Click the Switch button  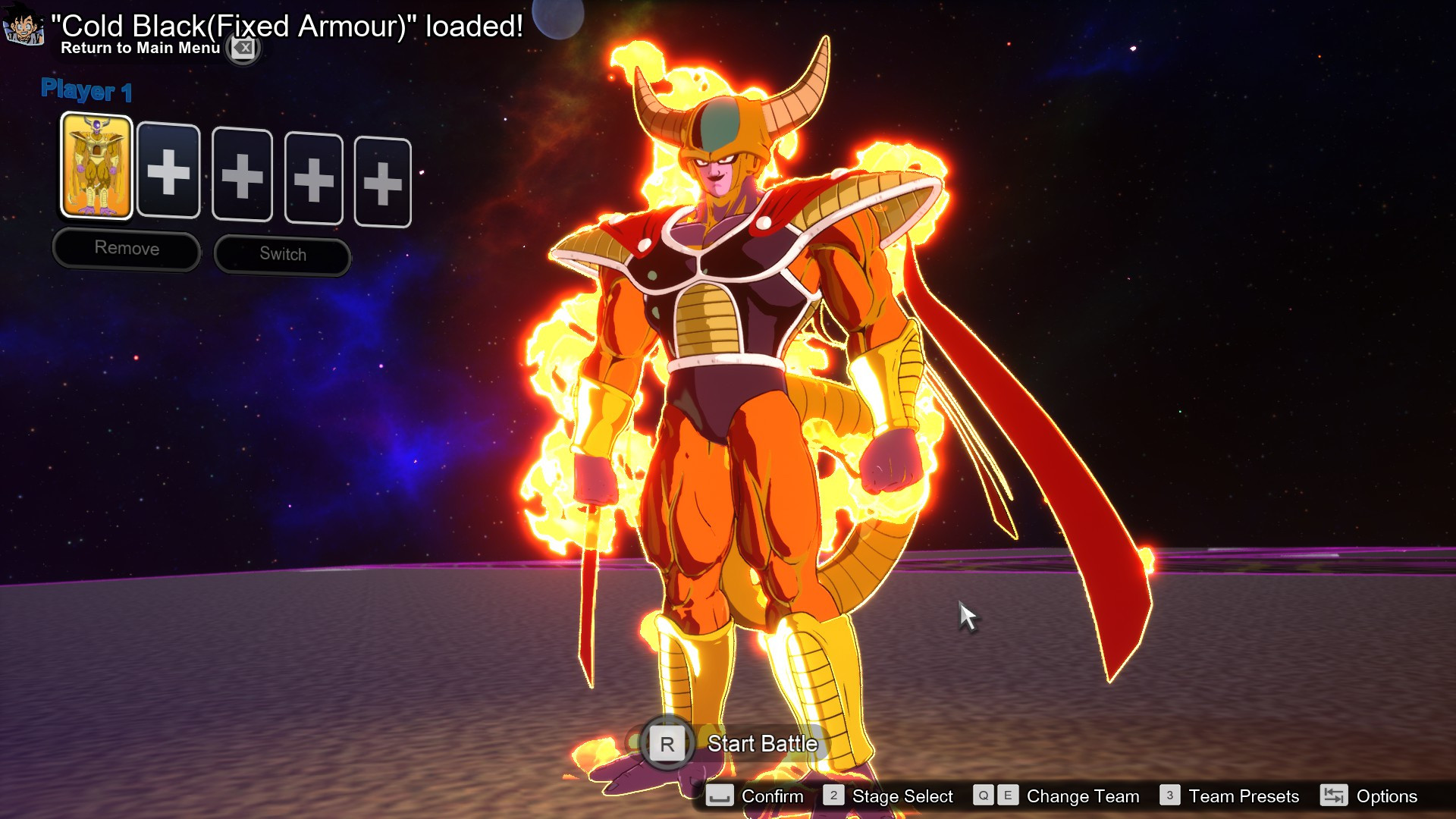pyautogui.click(x=282, y=254)
